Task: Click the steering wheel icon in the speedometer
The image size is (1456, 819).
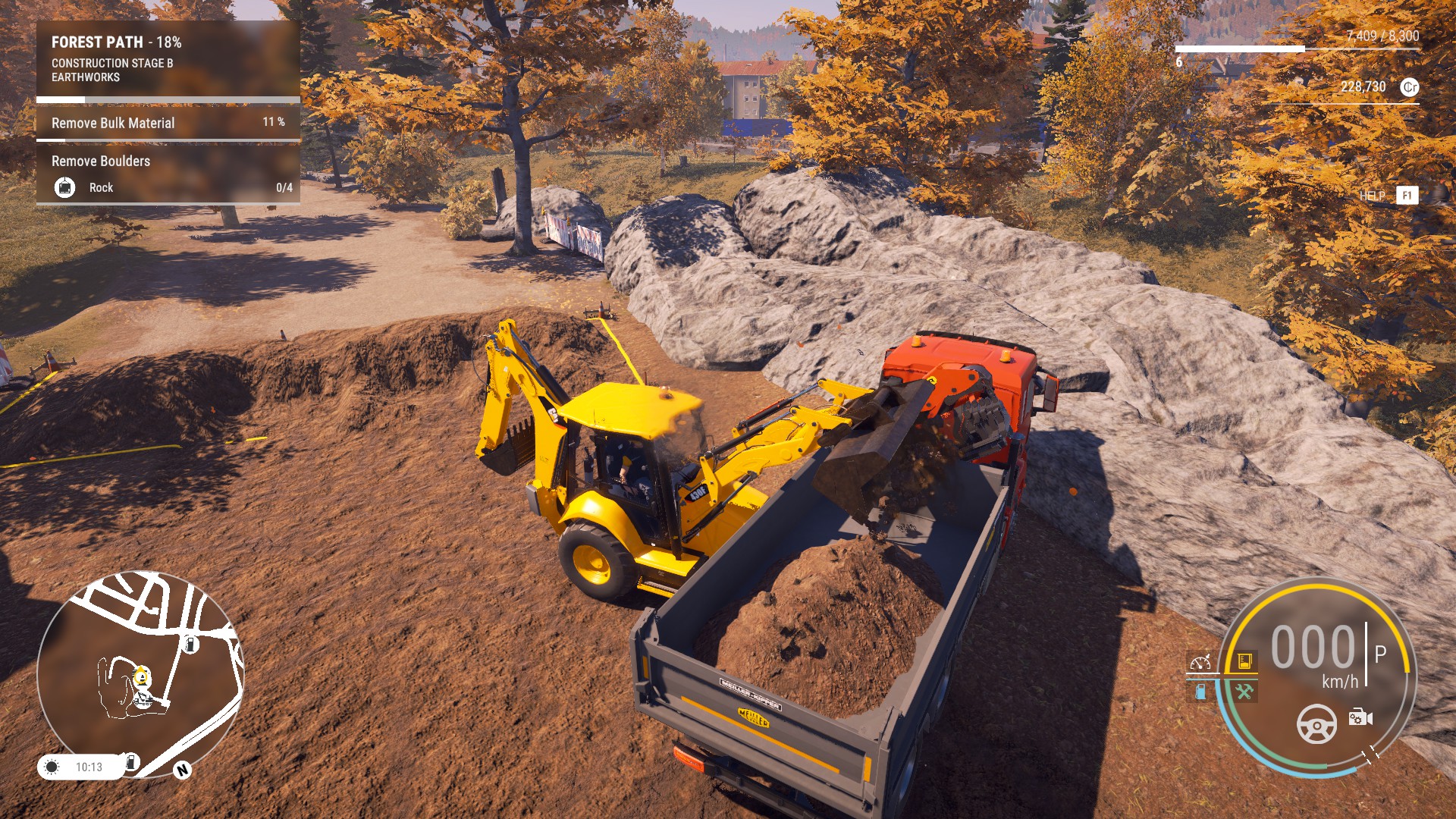Action: tap(1316, 724)
